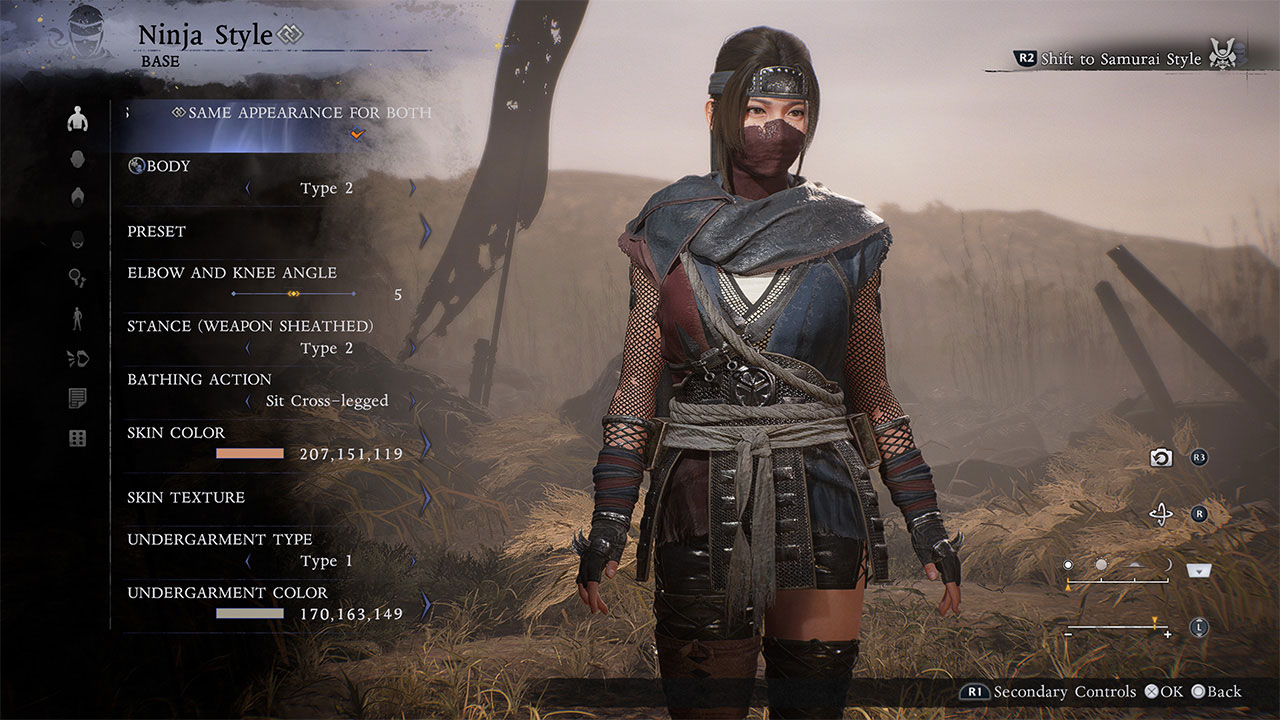Screen dimensions: 1280x720
Task: Switch to the voice and gesture tab
Action: pos(78,358)
